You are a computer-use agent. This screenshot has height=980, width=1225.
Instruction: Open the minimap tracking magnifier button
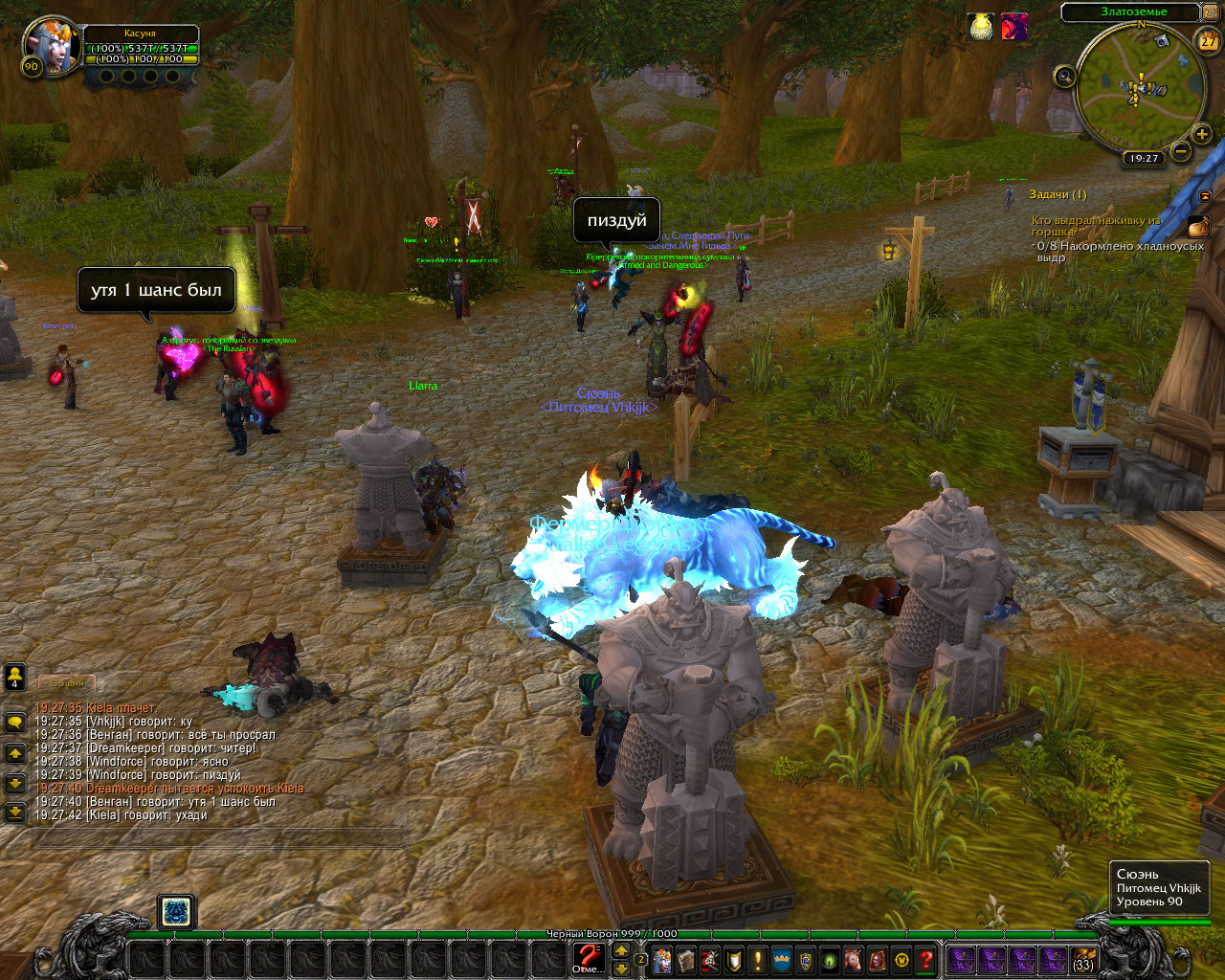(1064, 77)
